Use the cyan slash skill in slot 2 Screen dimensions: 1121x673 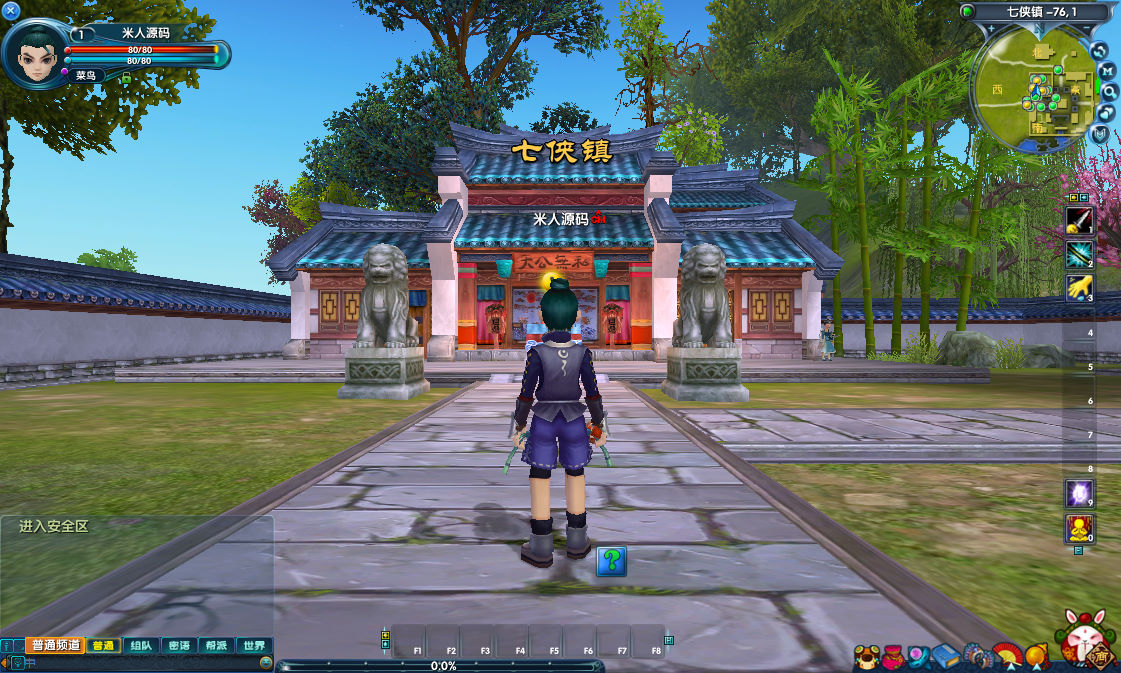point(1080,254)
